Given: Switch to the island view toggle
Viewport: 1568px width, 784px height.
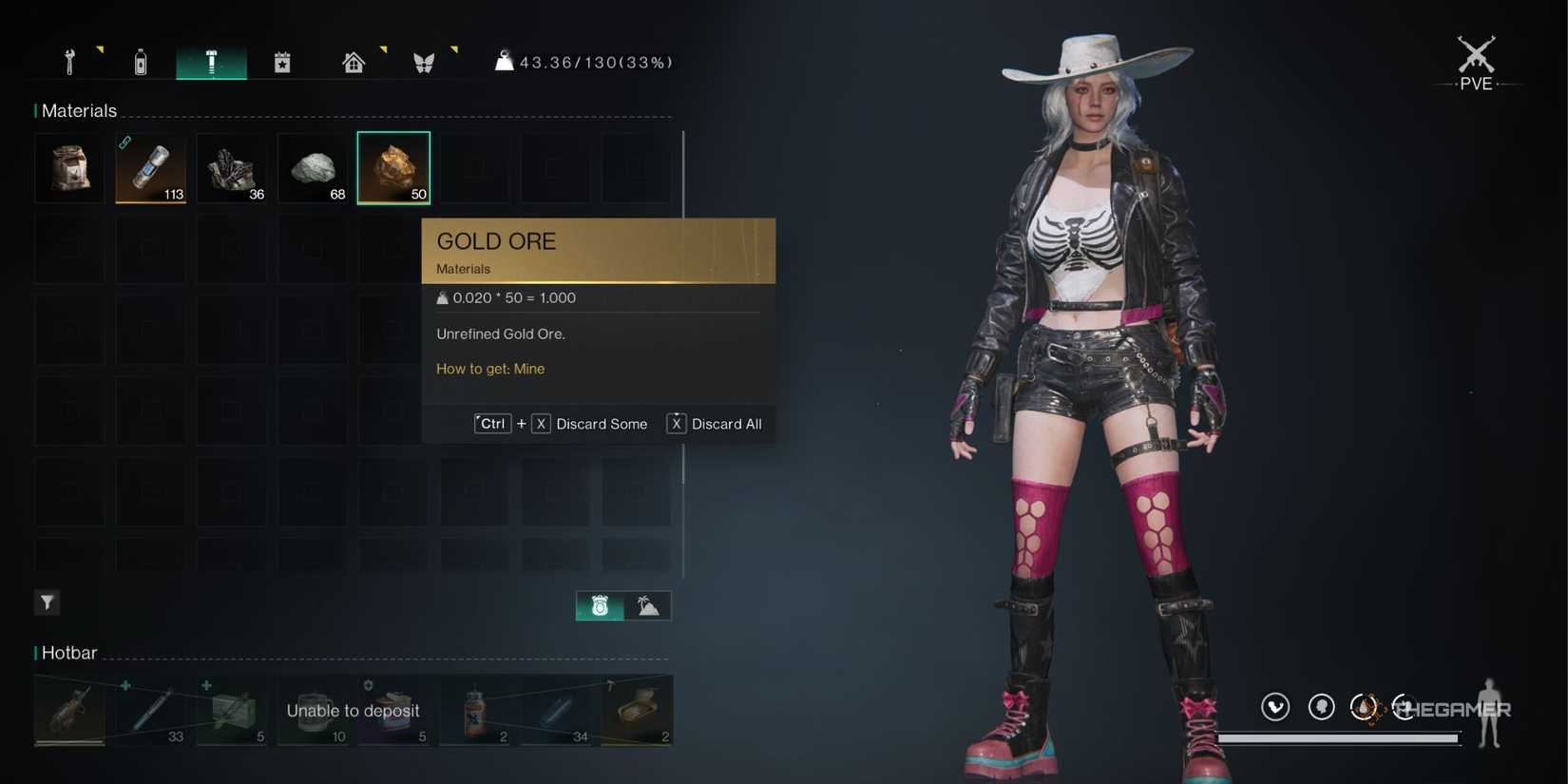Looking at the screenshot, I should pos(647,605).
